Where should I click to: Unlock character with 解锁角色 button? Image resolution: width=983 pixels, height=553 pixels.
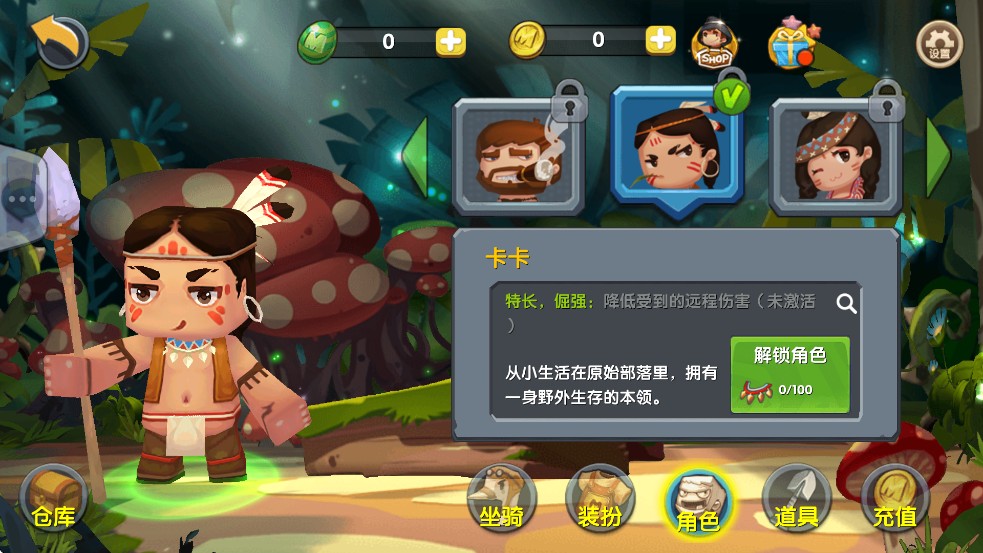pyautogui.click(x=790, y=375)
